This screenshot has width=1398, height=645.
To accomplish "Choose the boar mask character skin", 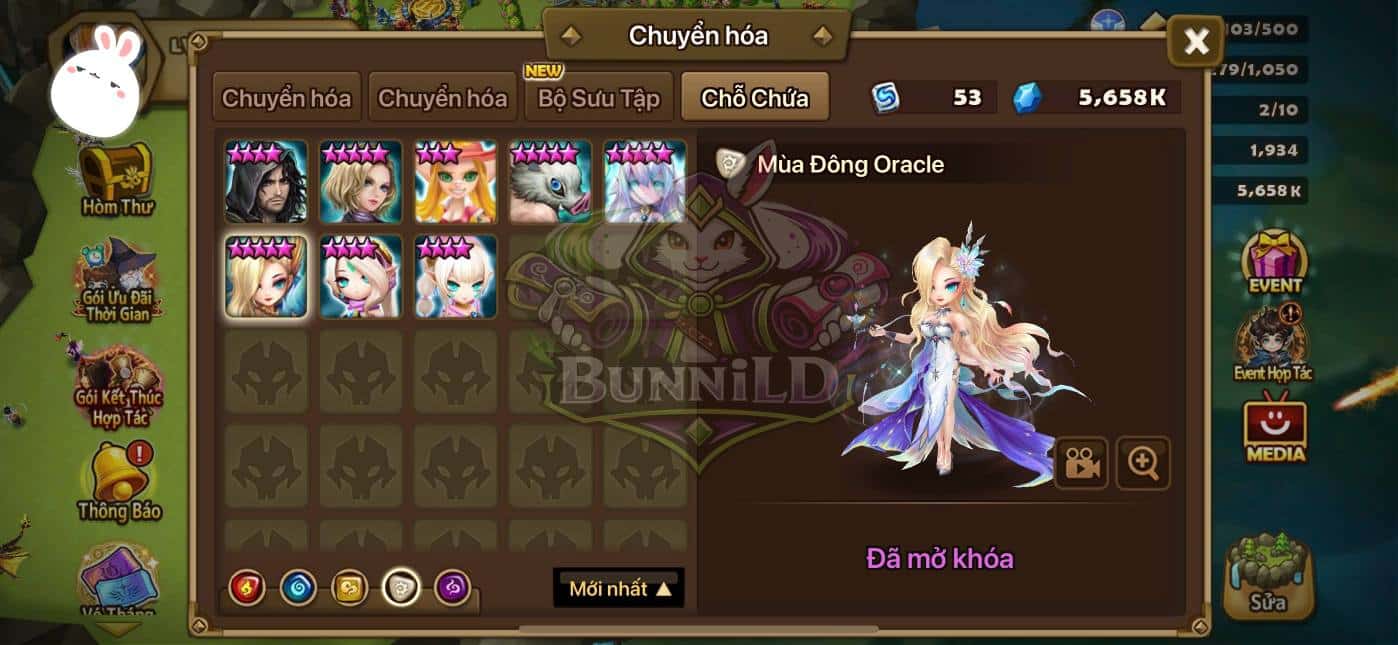I will (x=550, y=182).
